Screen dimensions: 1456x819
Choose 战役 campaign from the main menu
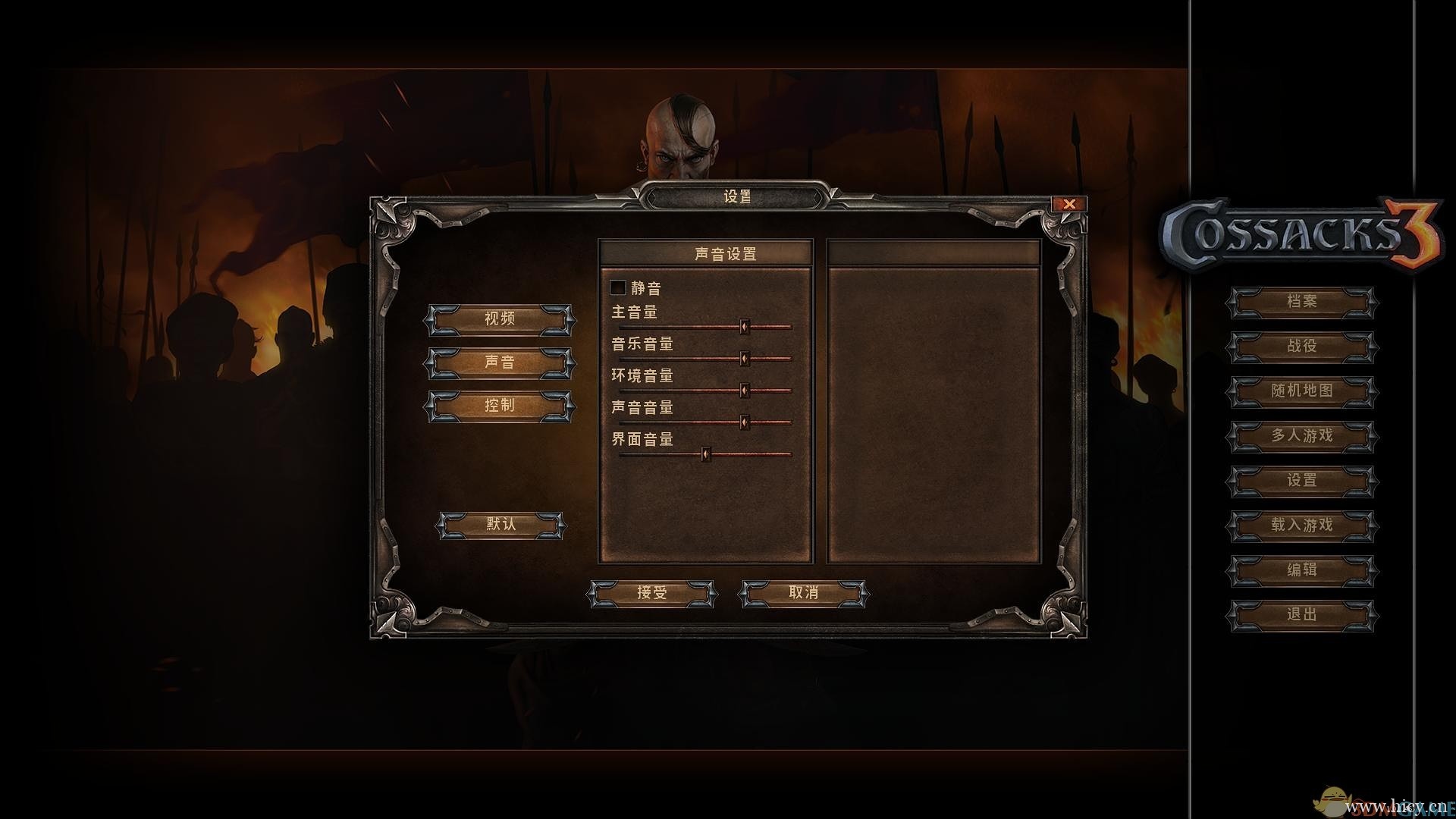tap(1301, 347)
